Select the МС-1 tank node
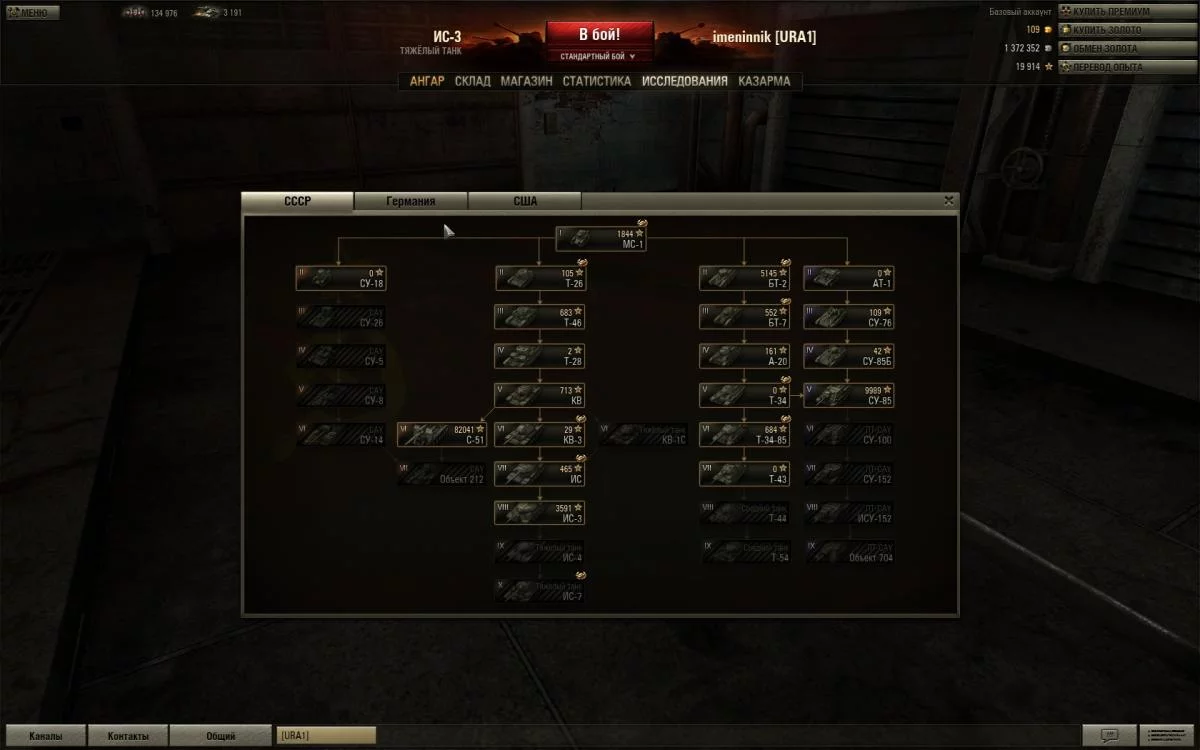The width and height of the screenshot is (1200, 750). click(x=601, y=239)
